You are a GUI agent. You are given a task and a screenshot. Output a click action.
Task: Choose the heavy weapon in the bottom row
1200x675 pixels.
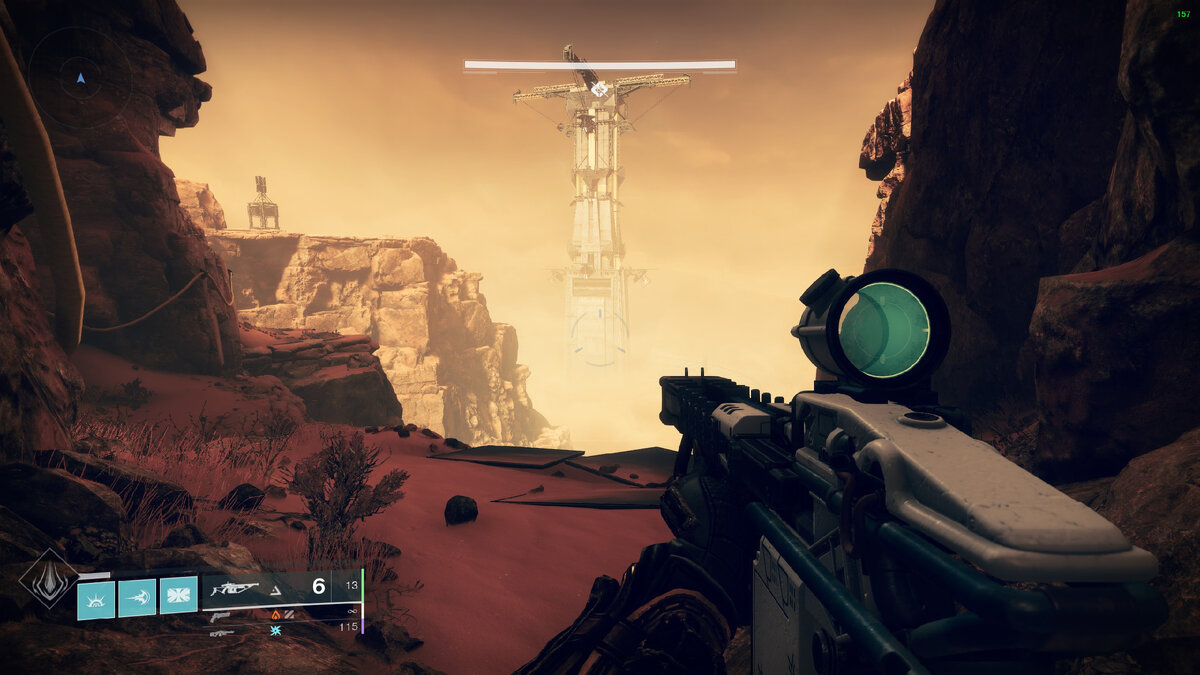coord(221,632)
